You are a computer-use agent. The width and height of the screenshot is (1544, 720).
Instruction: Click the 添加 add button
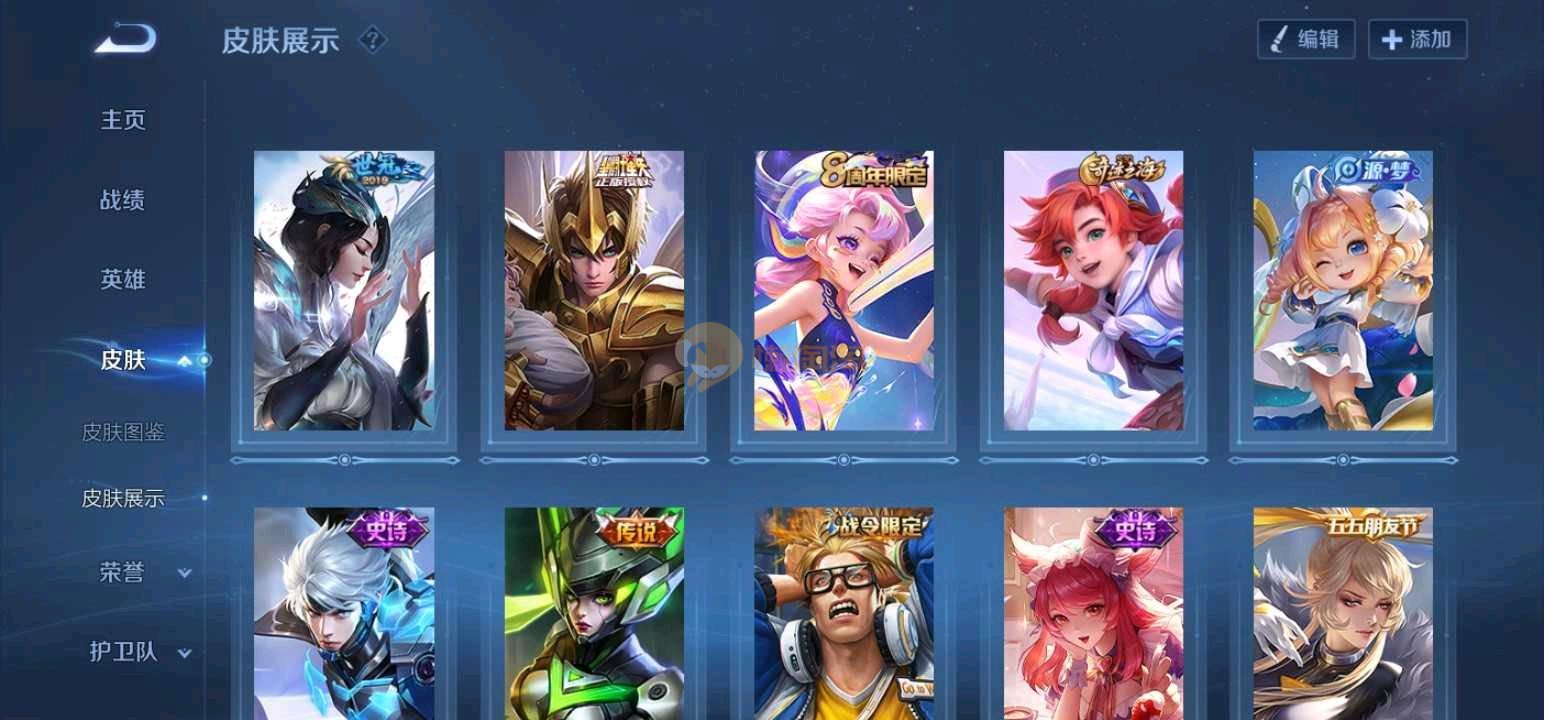(x=1417, y=40)
